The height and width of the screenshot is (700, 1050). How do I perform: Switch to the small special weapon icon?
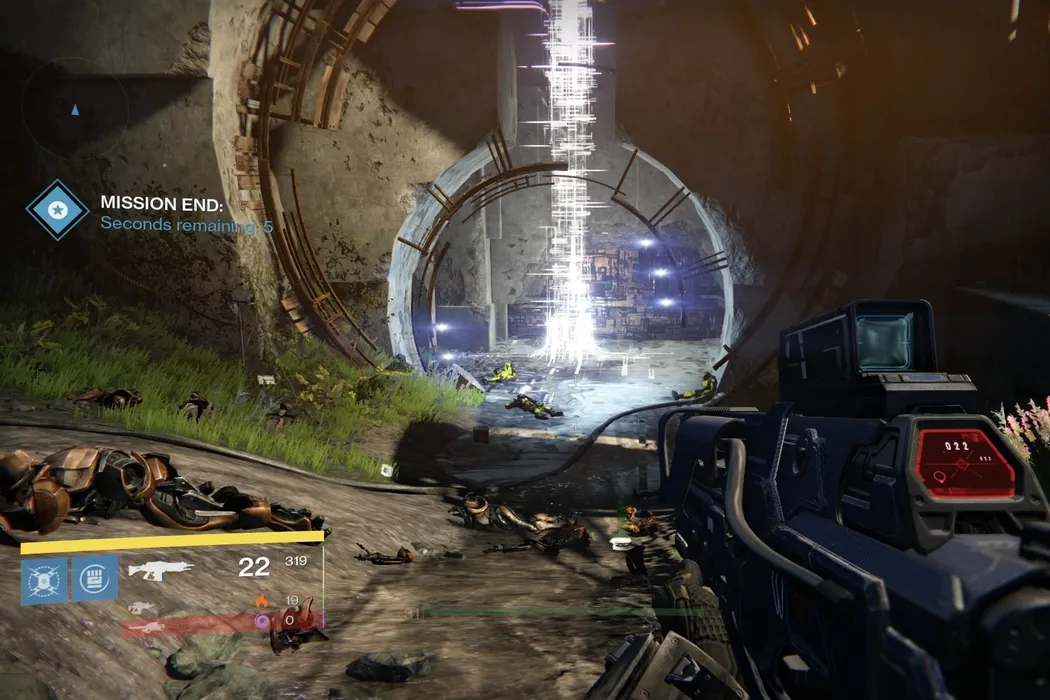[x=142, y=607]
